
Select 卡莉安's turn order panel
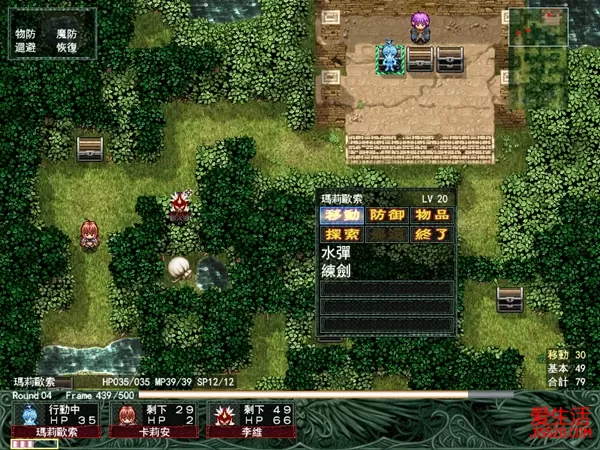(x=152, y=420)
